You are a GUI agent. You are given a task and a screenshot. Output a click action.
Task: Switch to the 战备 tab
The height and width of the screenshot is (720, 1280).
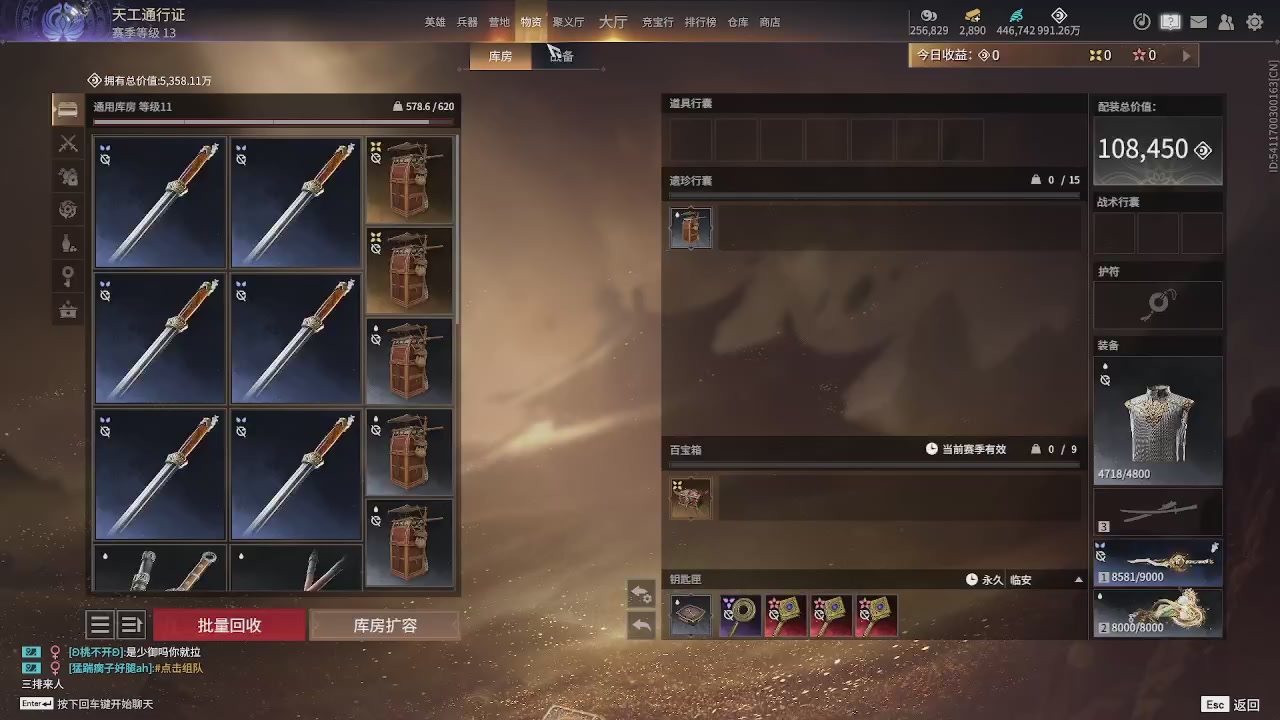(x=561, y=56)
